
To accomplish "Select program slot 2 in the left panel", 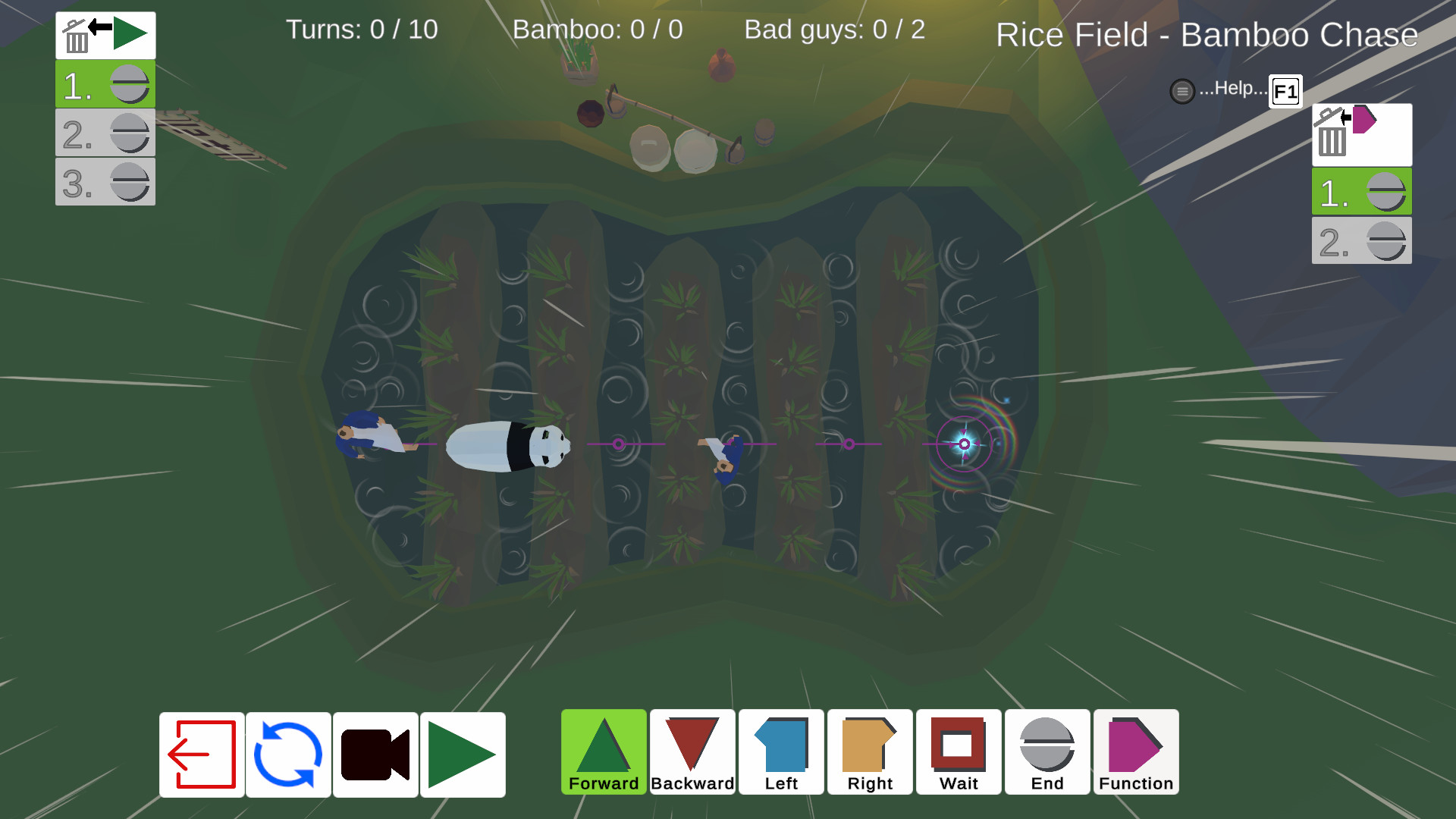I will (105, 133).
